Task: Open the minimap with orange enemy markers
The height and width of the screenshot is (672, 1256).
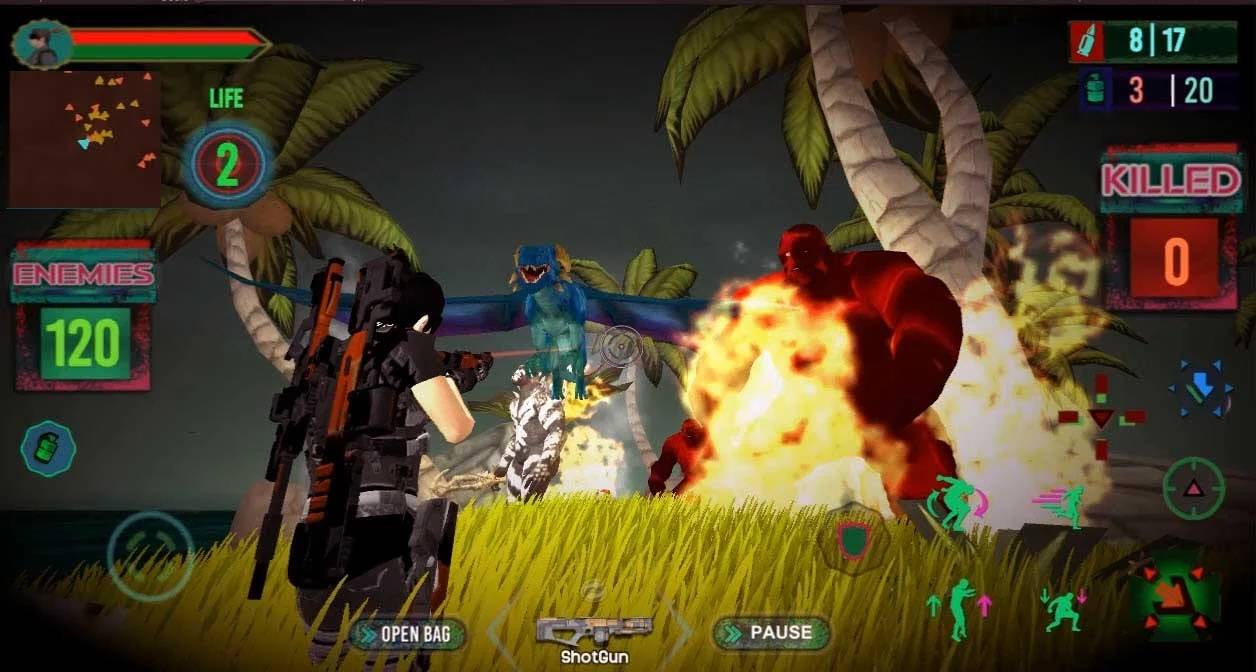Action: (x=84, y=138)
